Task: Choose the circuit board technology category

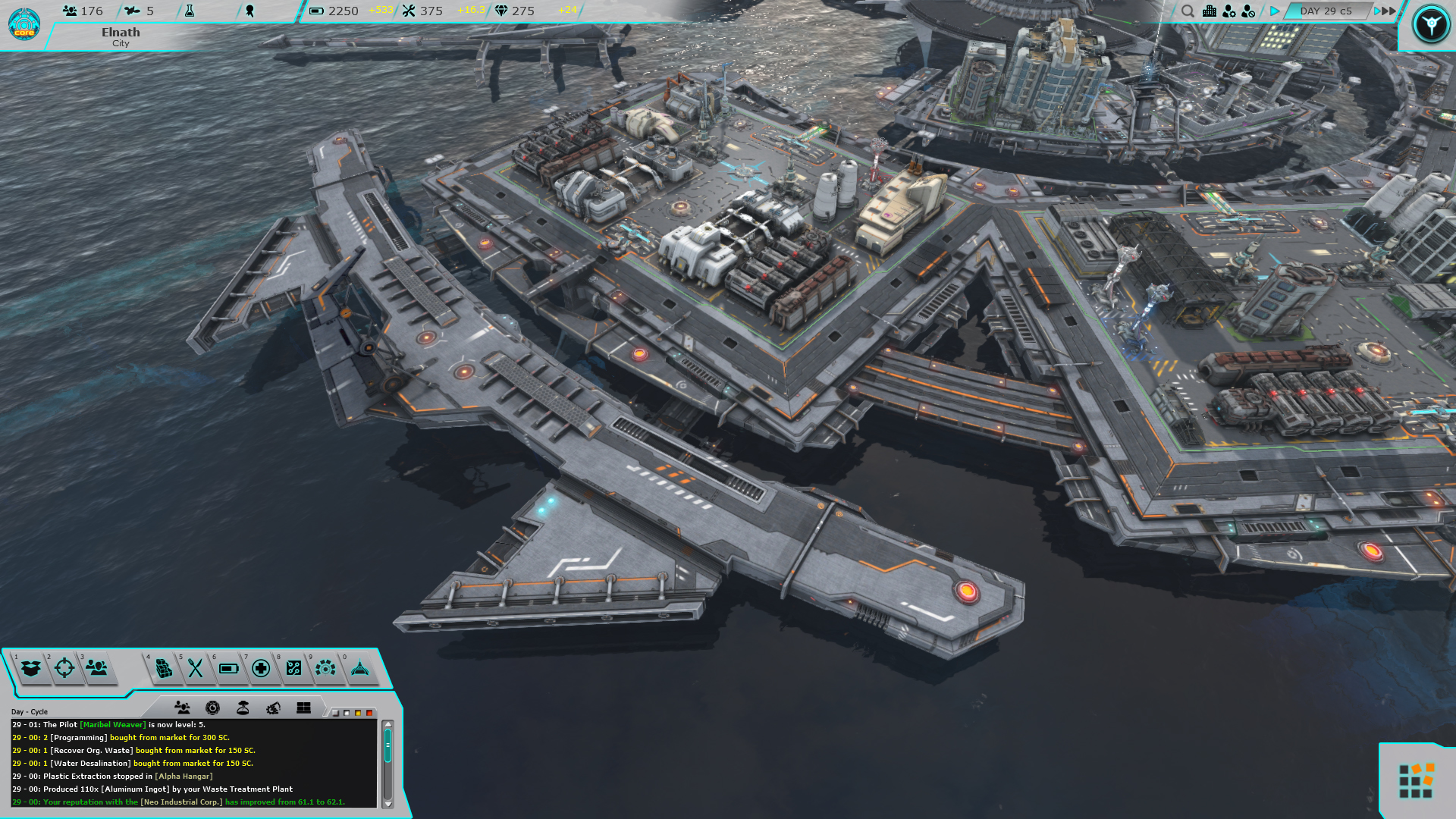Action: pos(293,668)
